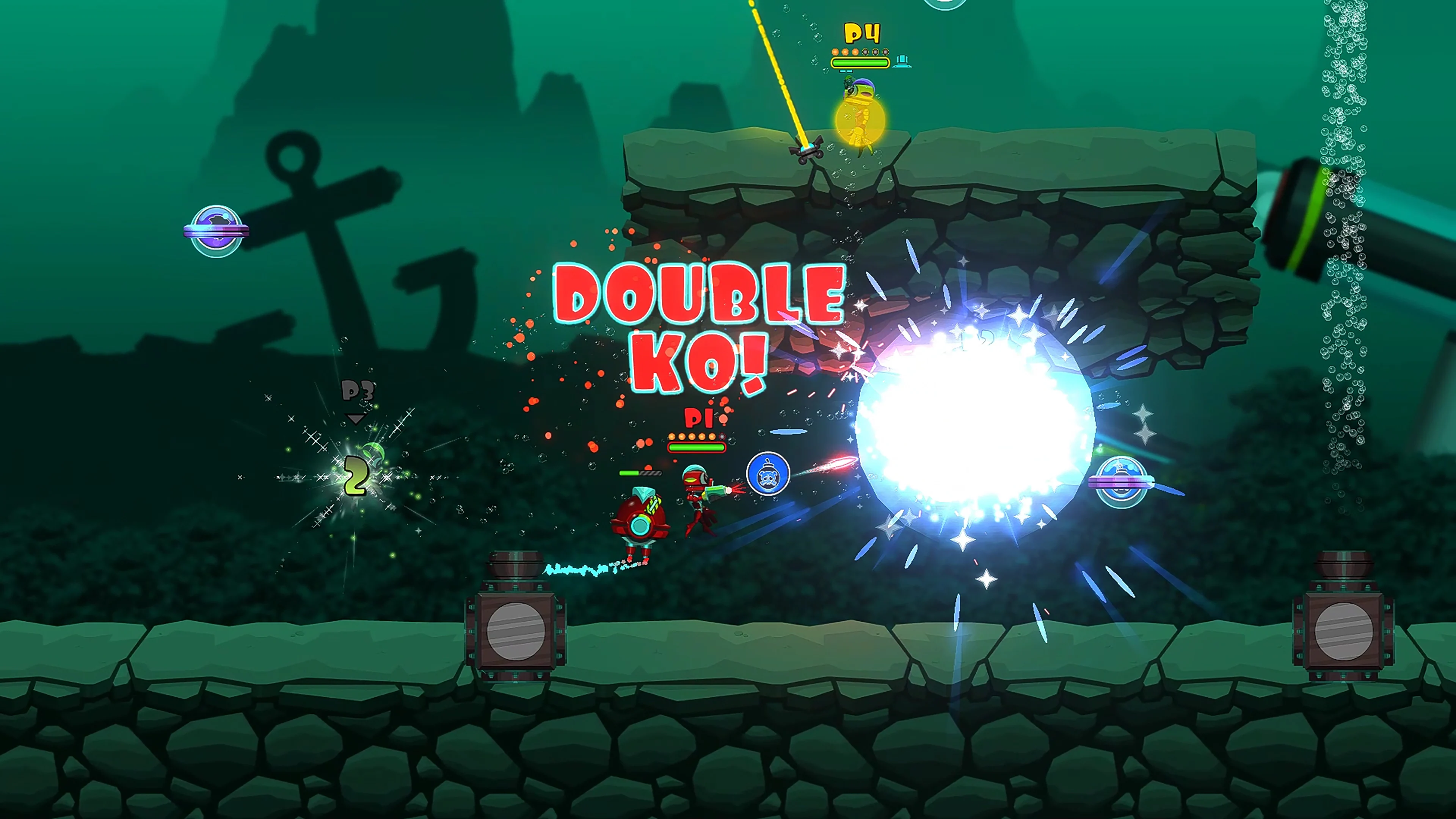This screenshot has width=1456, height=819.
Task: Toggle P4's first orange kill marker
Action: point(835,52)
